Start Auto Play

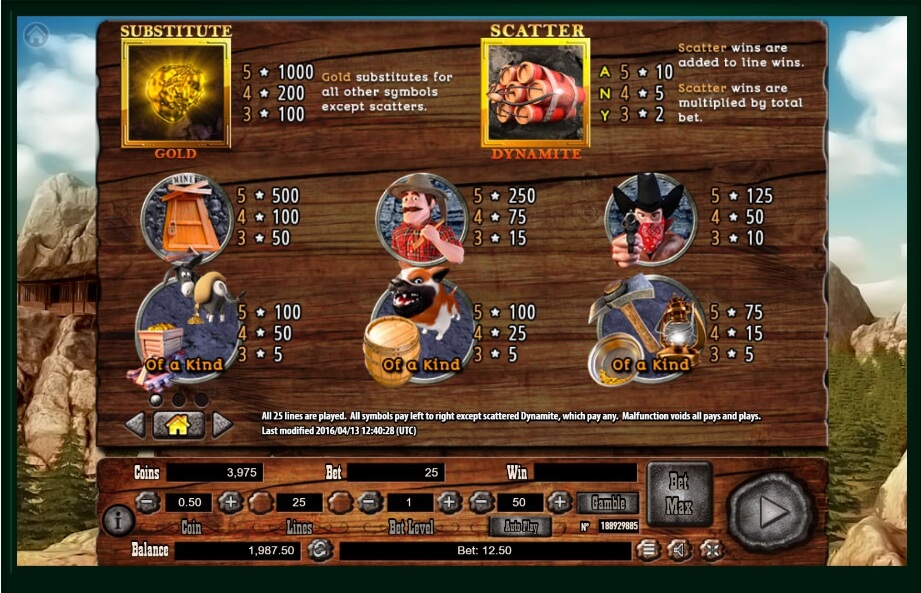[x=520, y=526]
